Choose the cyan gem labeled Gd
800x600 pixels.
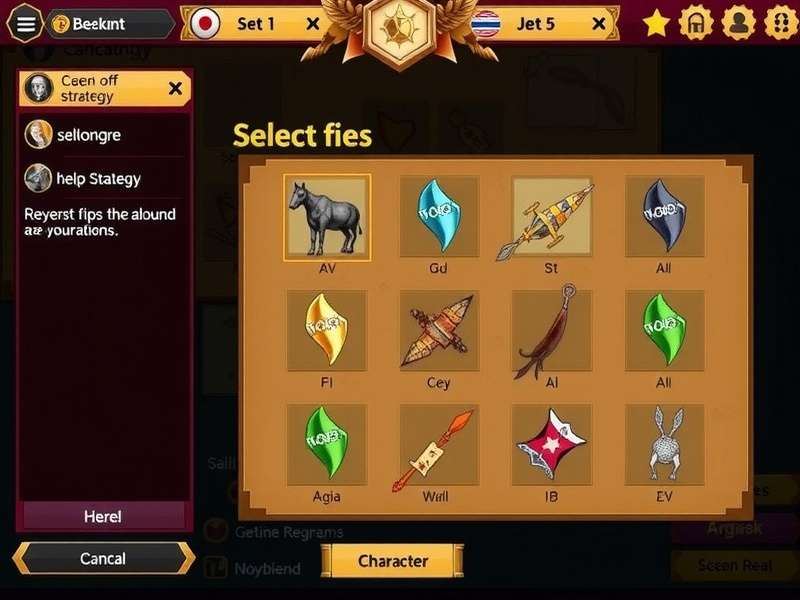point(438,216)
